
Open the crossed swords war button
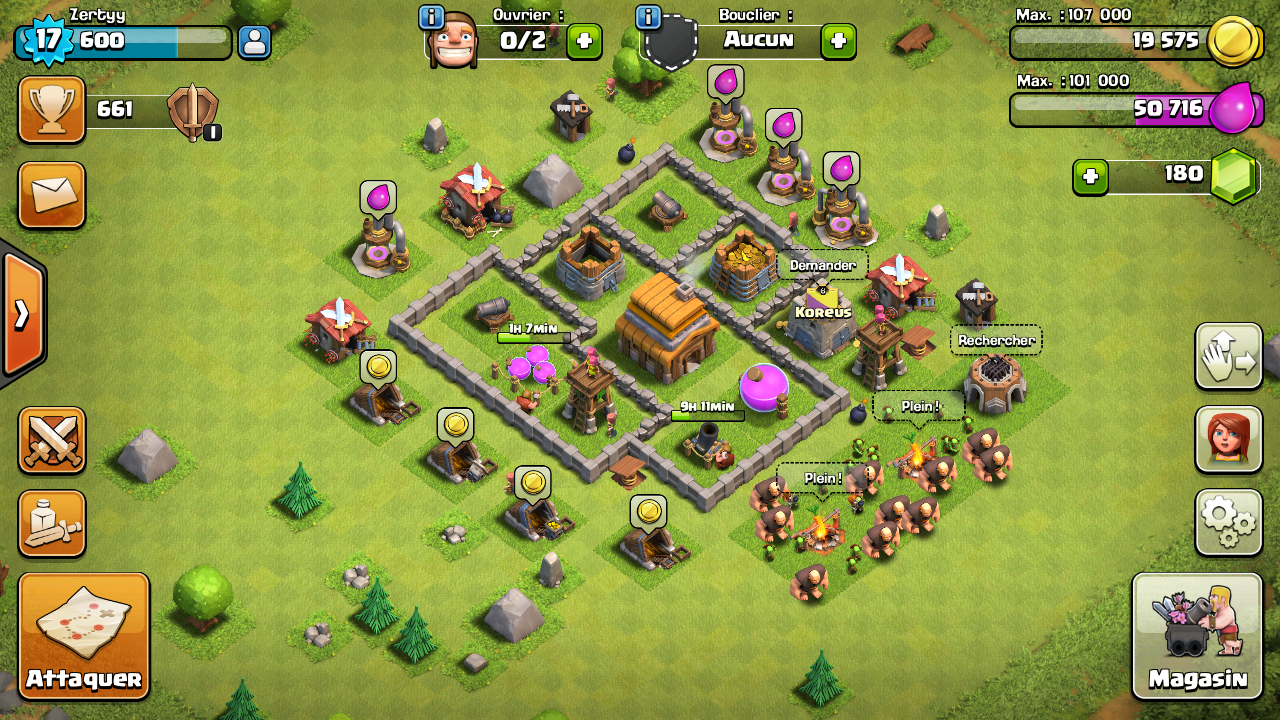point(52,440)
